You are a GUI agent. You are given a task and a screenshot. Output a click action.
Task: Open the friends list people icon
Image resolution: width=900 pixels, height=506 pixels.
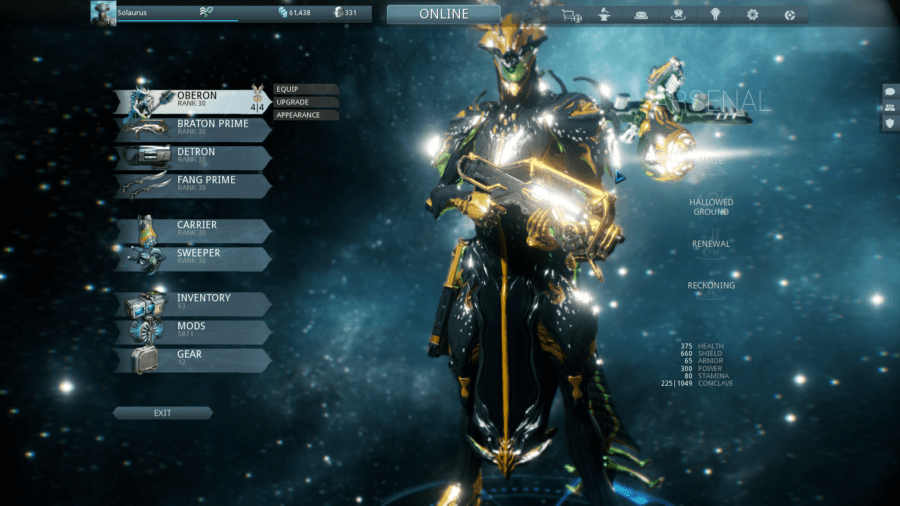click(890, 107)
